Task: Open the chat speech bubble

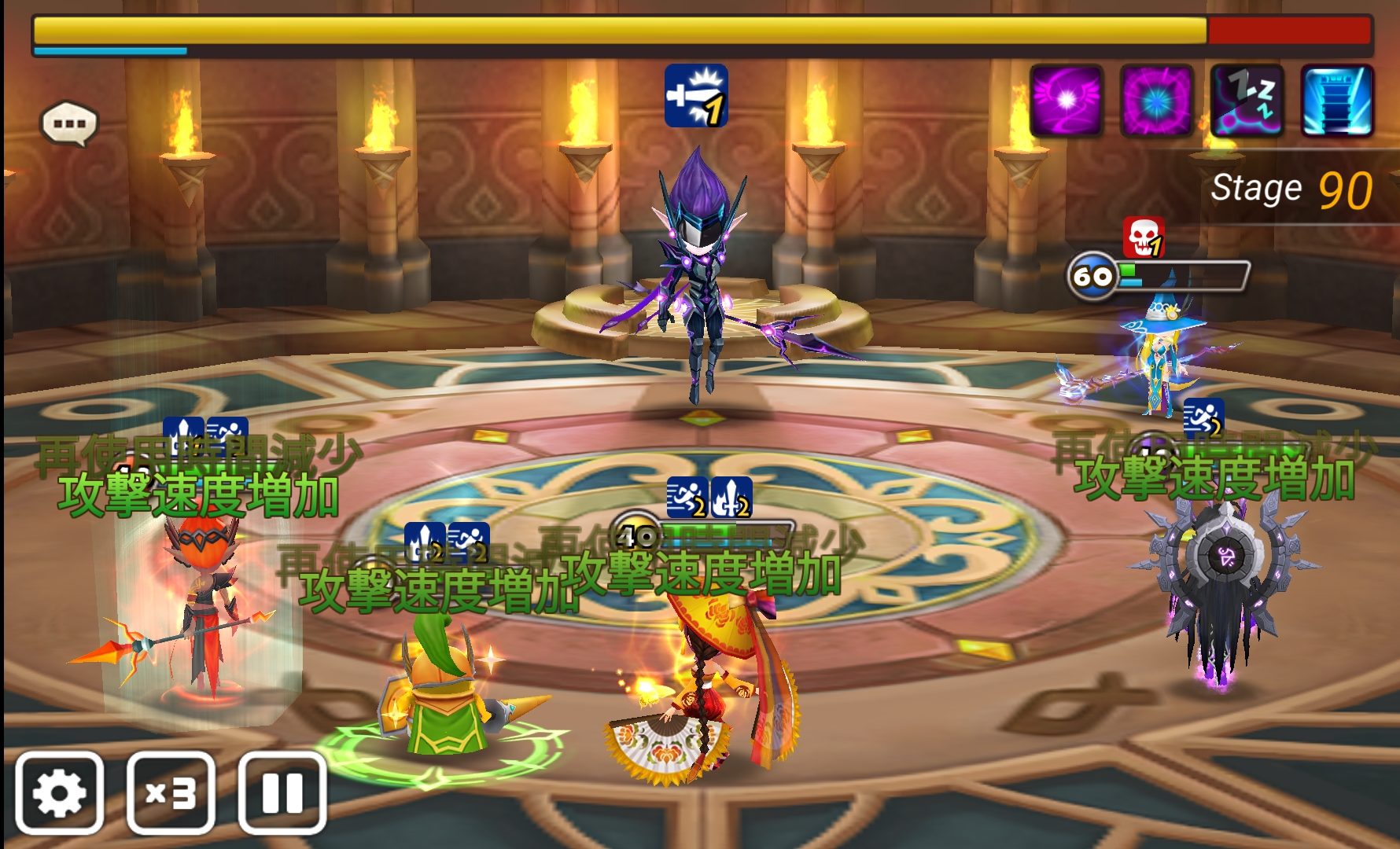Action: coord(69,123)
